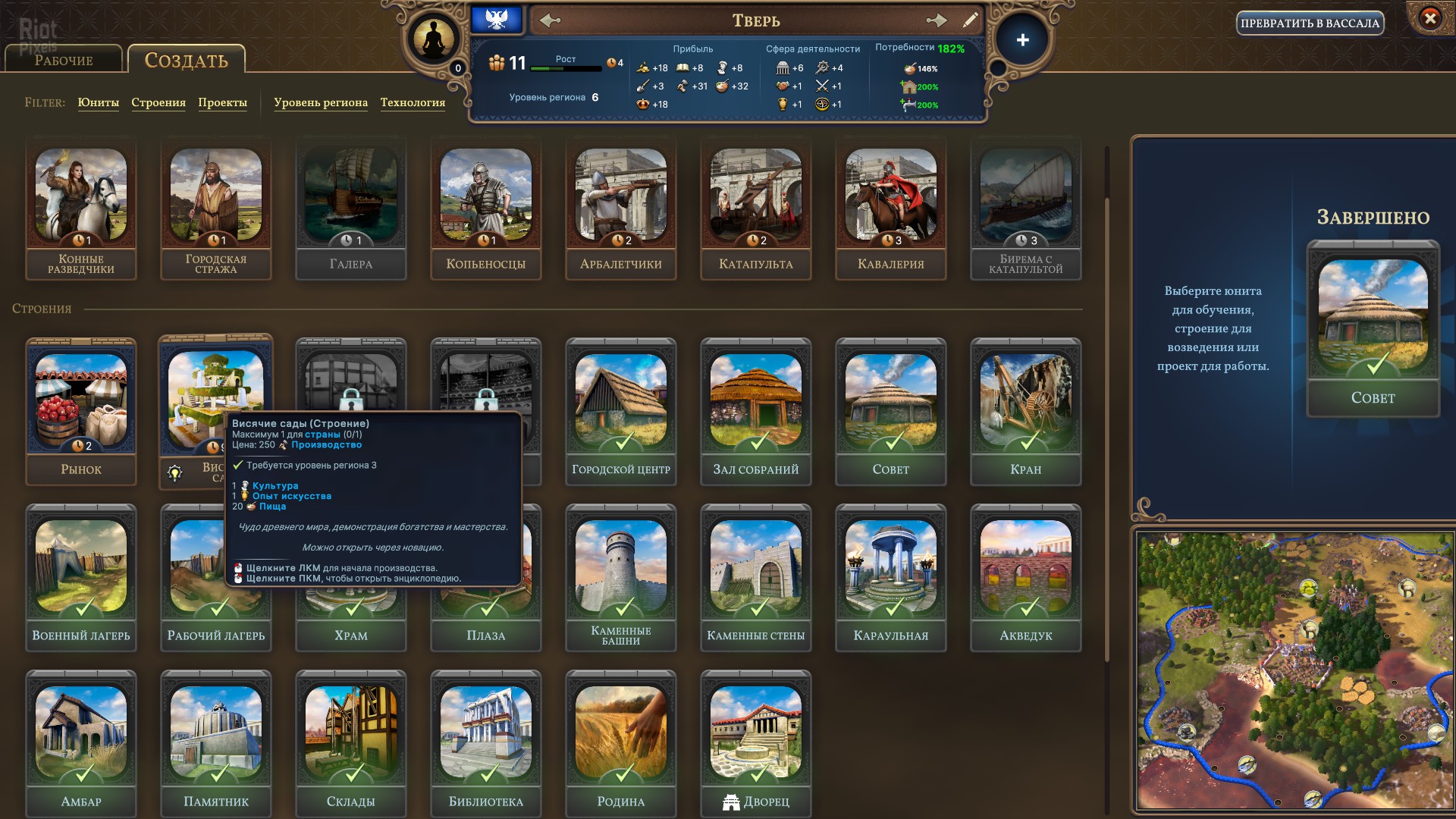This screenshot has width=1456, height=819.
Task: Go to the next city with right arrow
Action: click(x=937, y=20)
